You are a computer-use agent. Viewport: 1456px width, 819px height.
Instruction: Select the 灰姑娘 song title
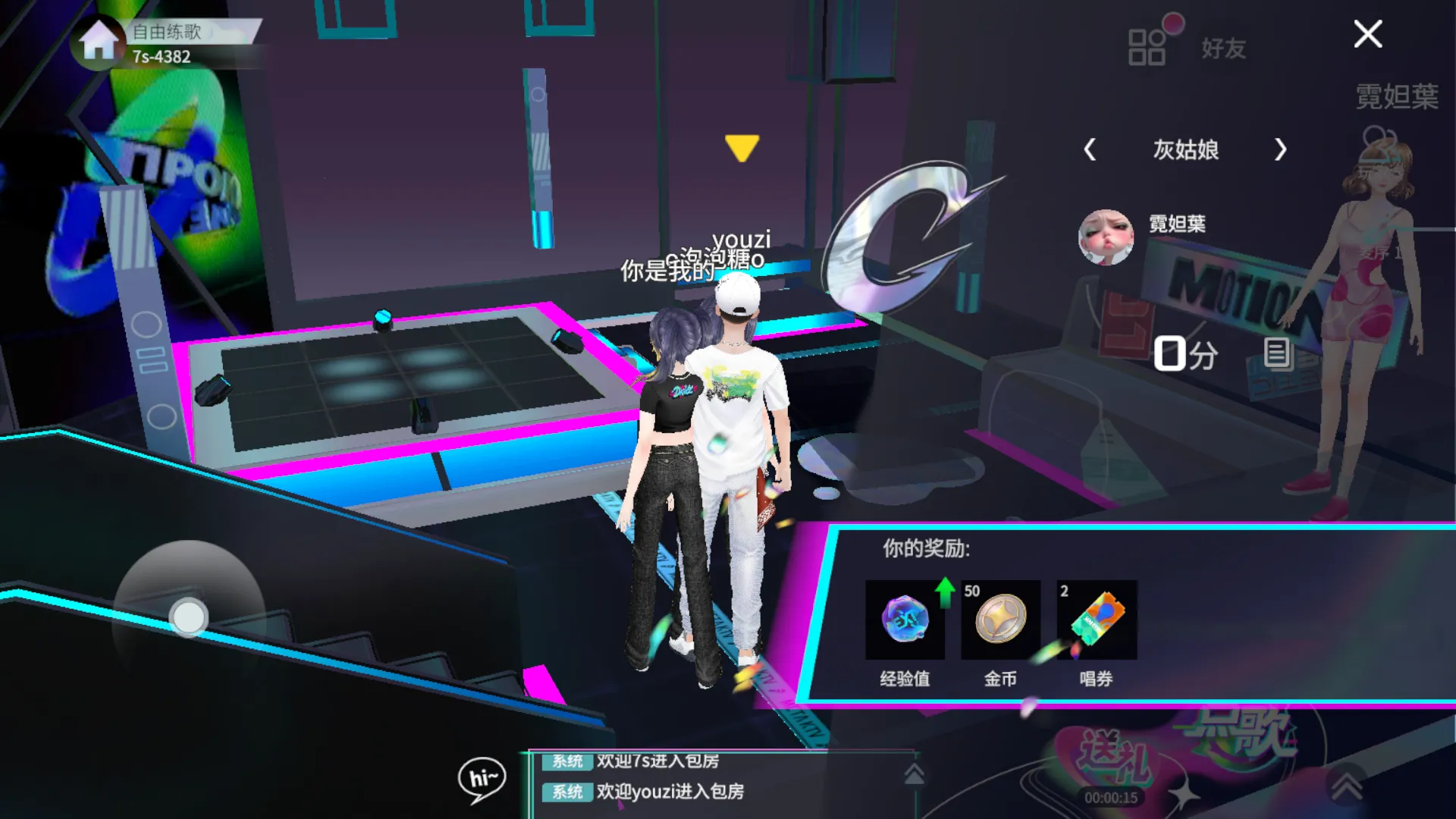1185,151
